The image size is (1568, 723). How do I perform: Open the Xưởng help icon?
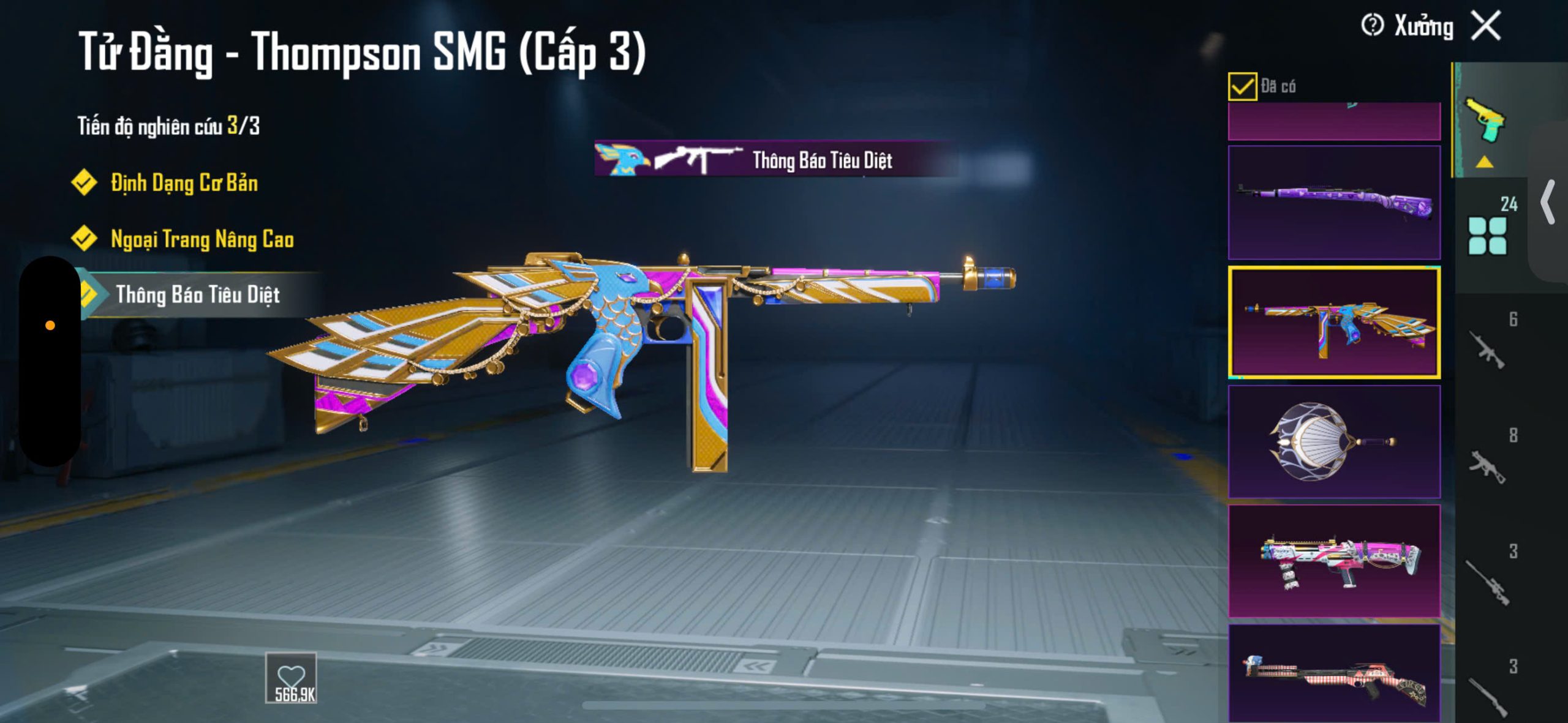tap(1372, 26)
